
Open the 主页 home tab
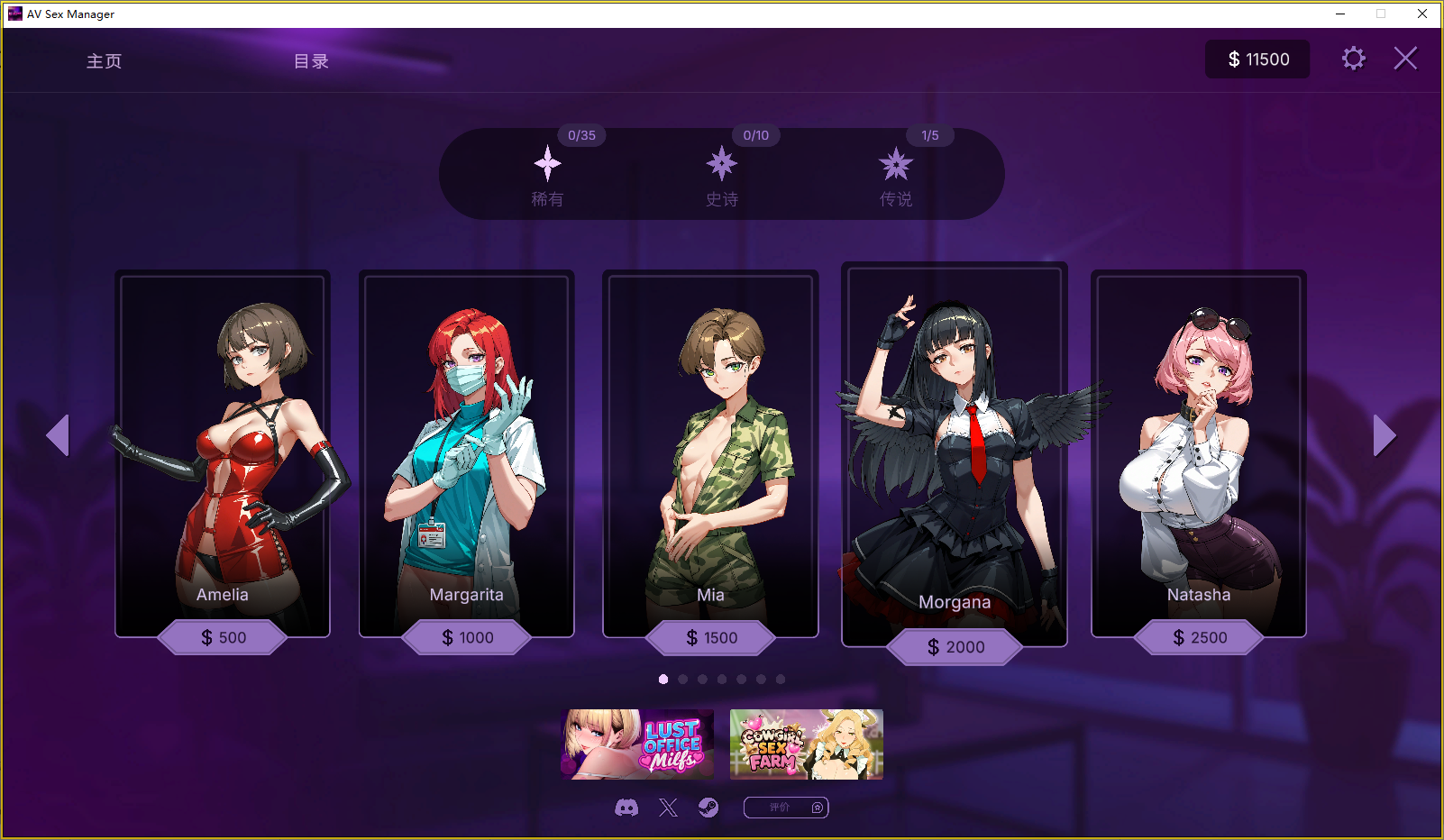(104, 61)
